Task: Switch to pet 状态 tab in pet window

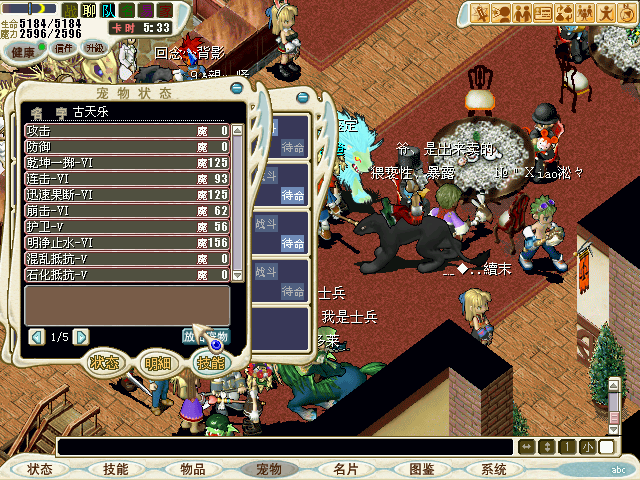Action: tap(105, 363)
